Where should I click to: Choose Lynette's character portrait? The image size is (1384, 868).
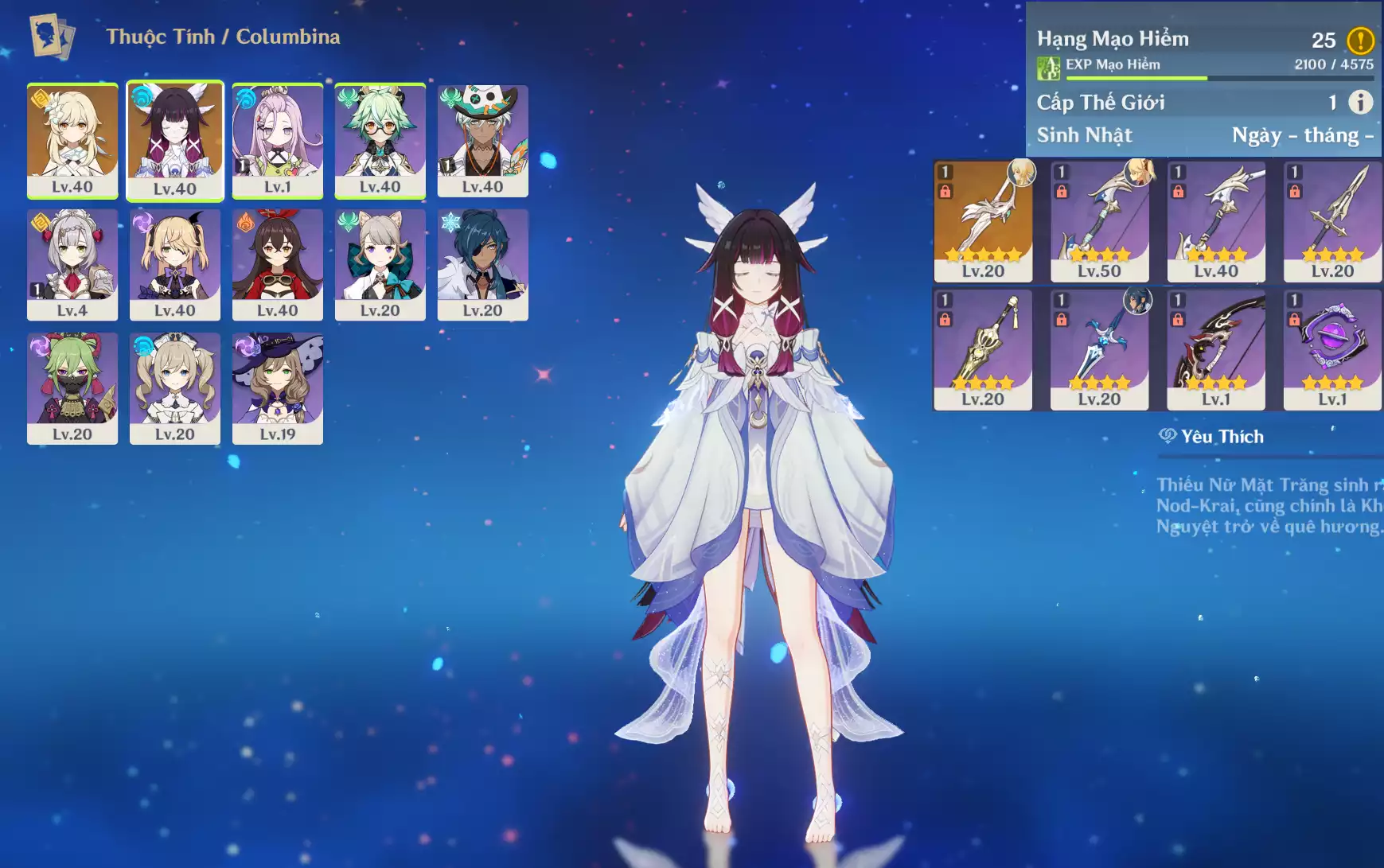coord(380,264)
